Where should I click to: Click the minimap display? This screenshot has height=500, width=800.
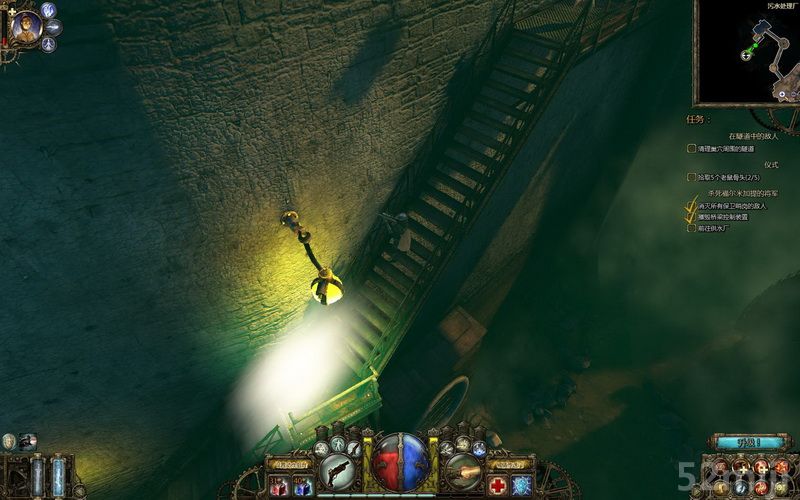coord(746,50)
